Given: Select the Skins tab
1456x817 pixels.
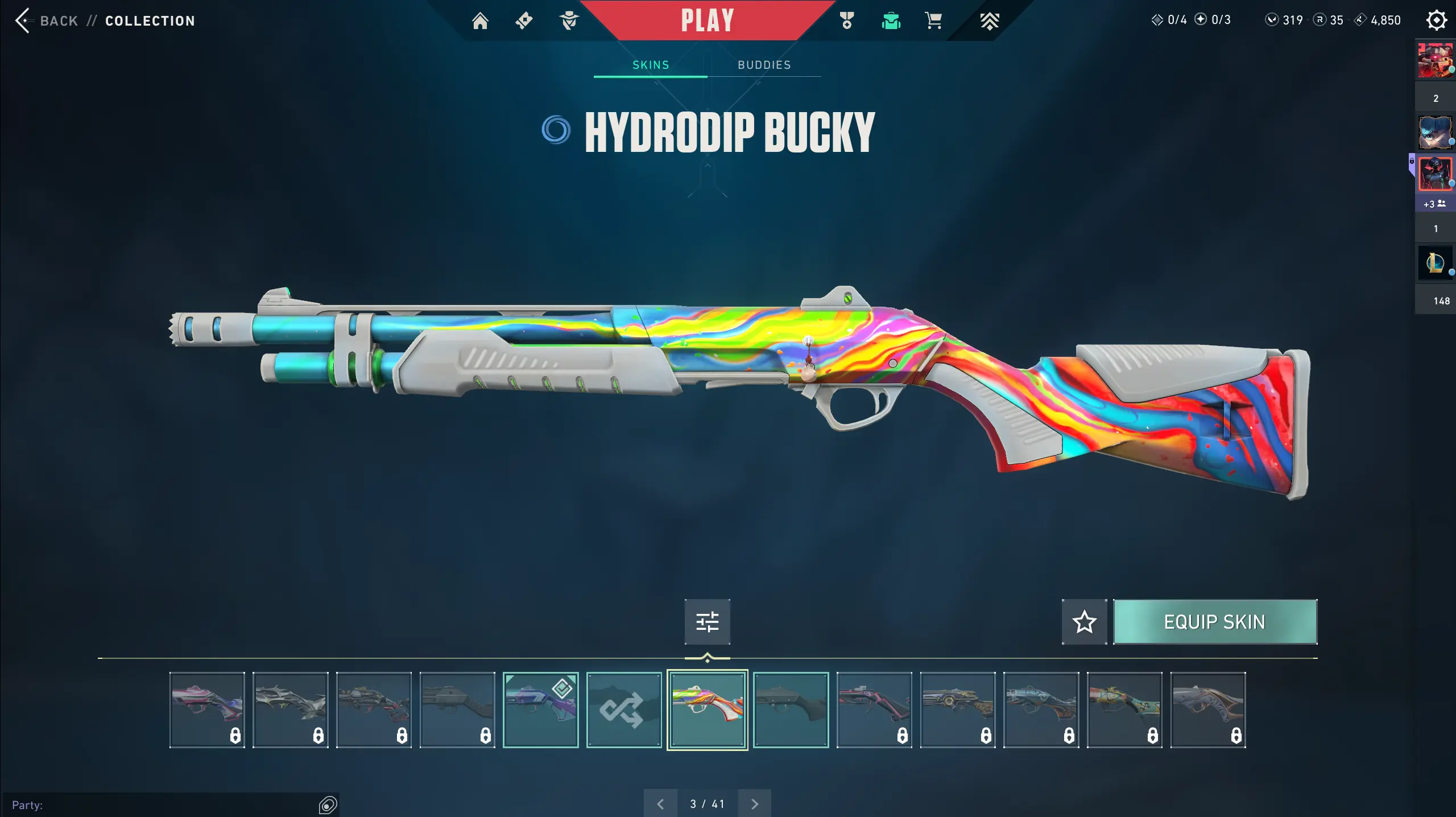Looking at the screenshot, I should tap(651, 65).
